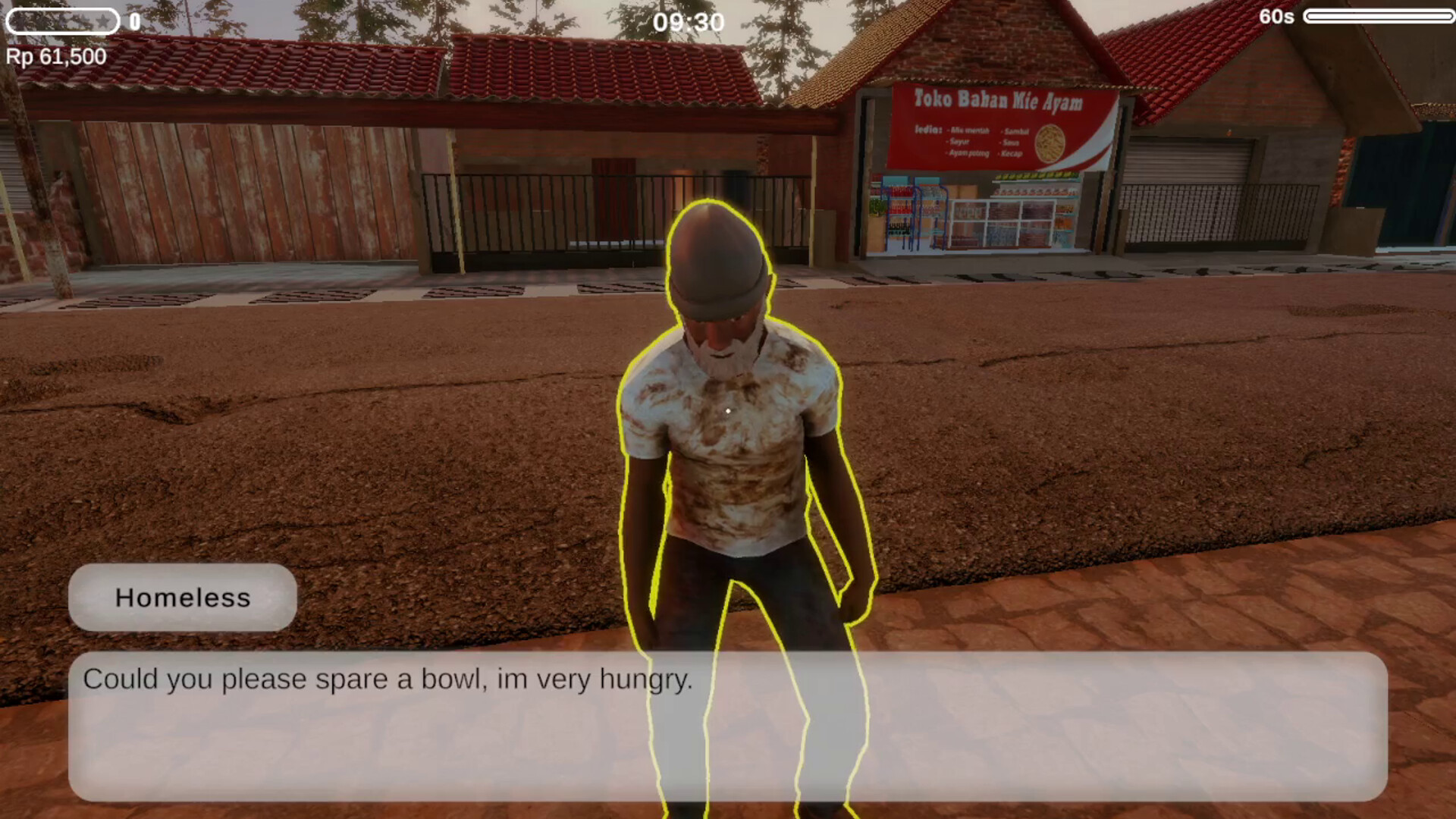Click the crosshair dot on the NPC's chest
The width and height of the screenshot is (1456, 819).
727,409
